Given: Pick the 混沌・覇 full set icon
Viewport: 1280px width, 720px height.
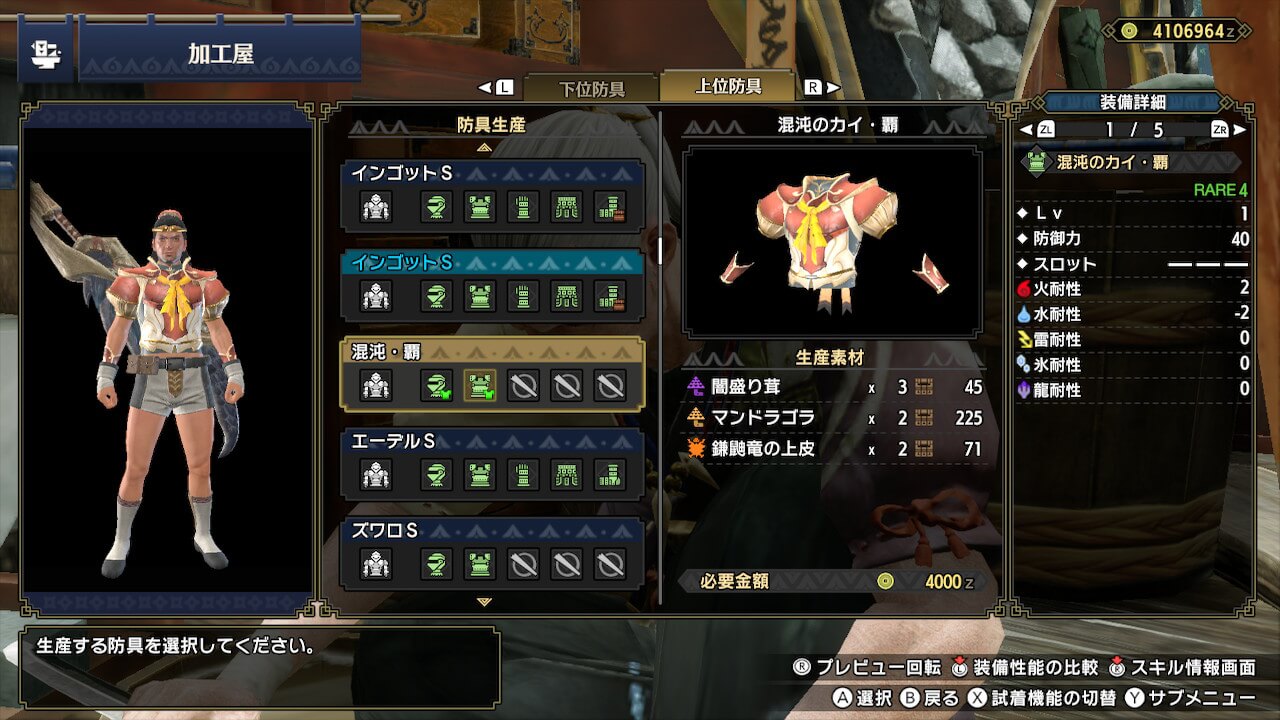Looking at the screenshot, I should (x=376, y=385).
